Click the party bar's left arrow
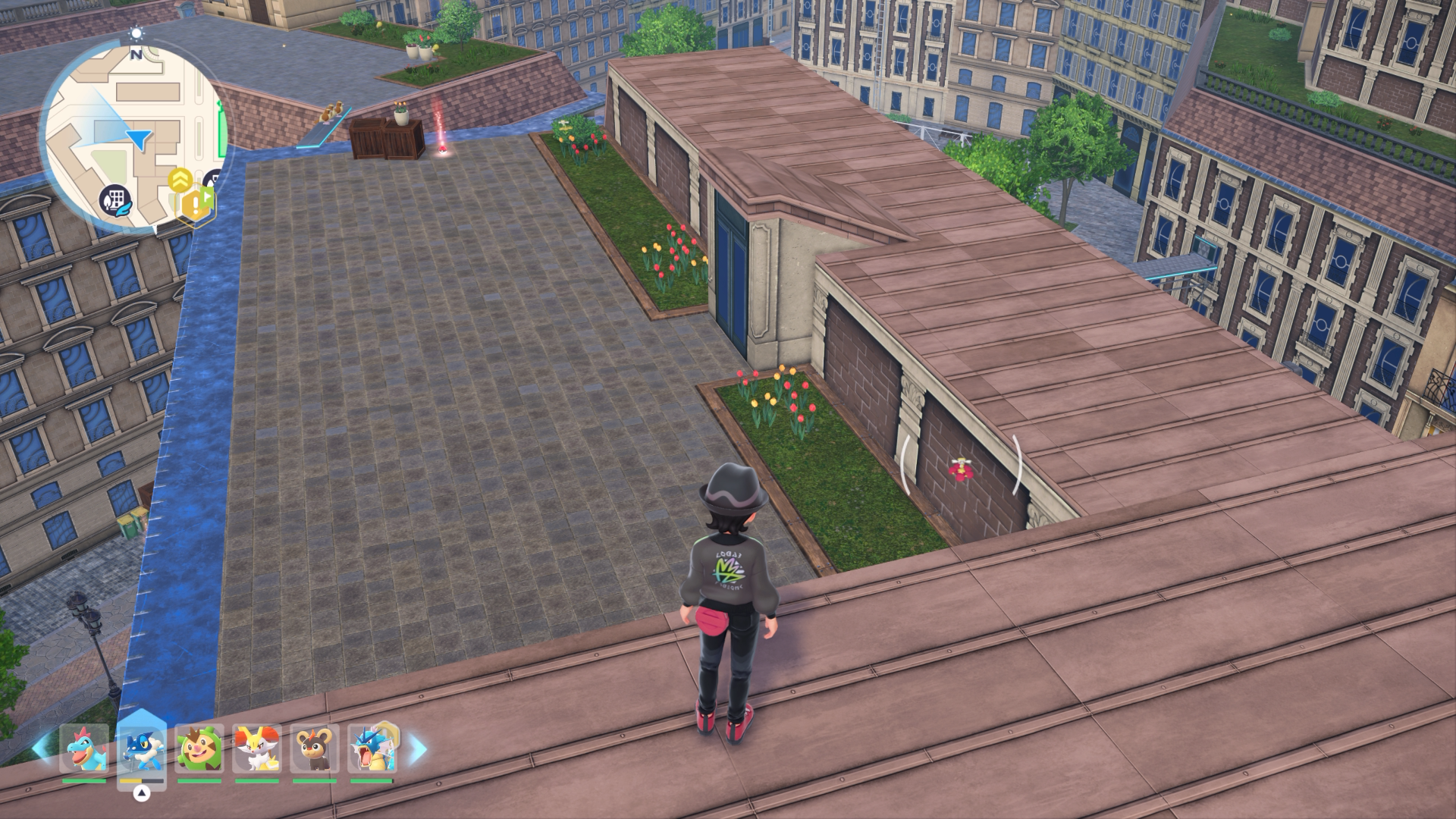 (x=42, y=748)
